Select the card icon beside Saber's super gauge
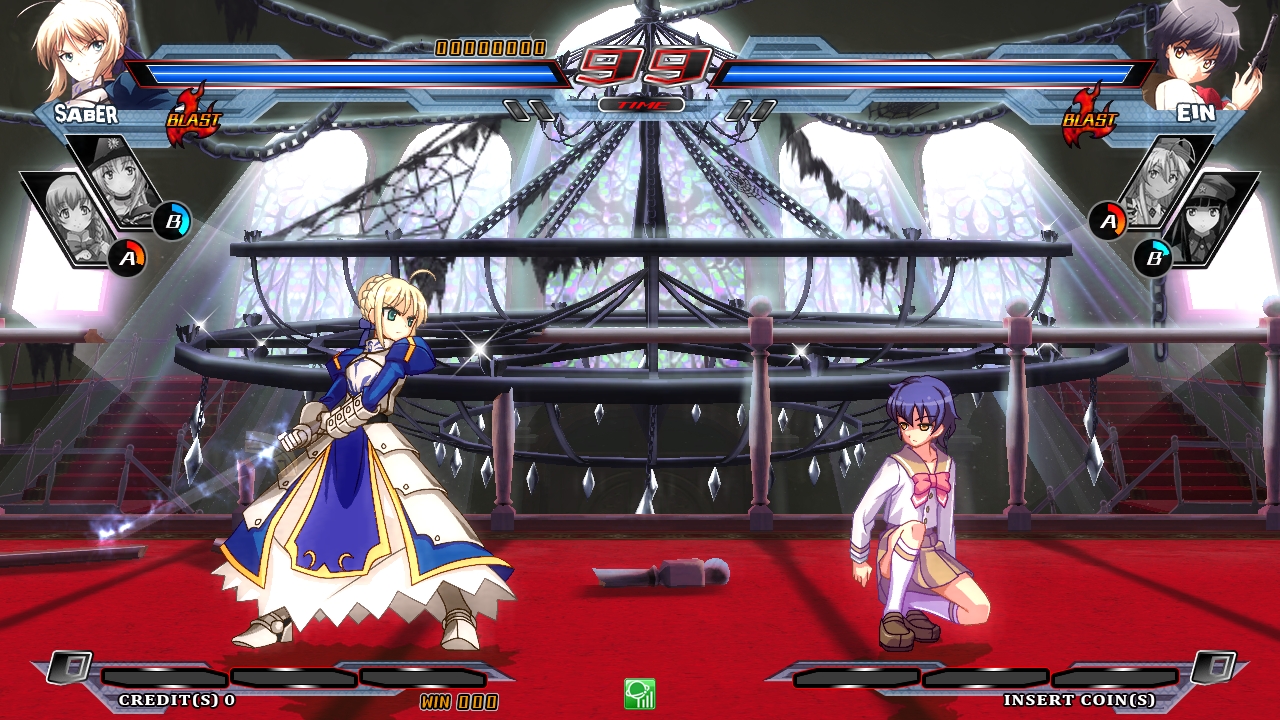This screenshot has width=1280, height=720. [x=69, y=667]
